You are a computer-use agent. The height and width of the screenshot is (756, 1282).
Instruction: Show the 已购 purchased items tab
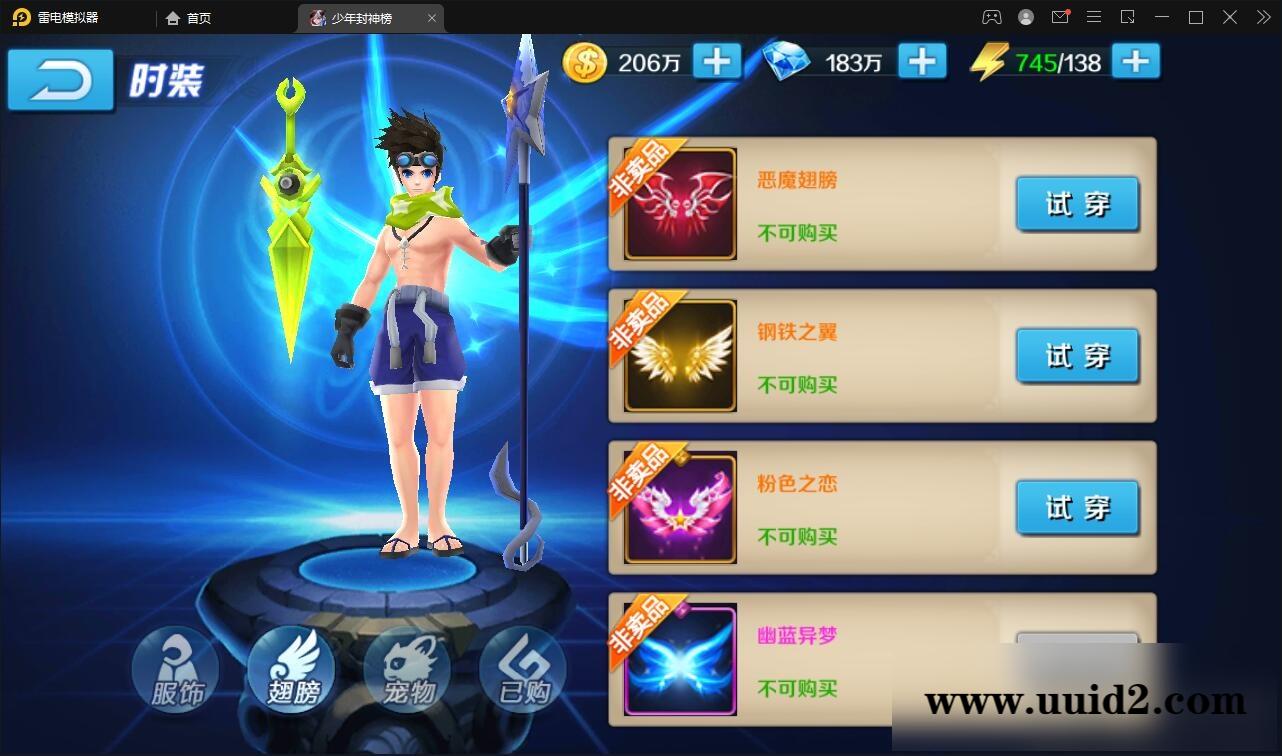pyautogui.click(x=523, y=669)
